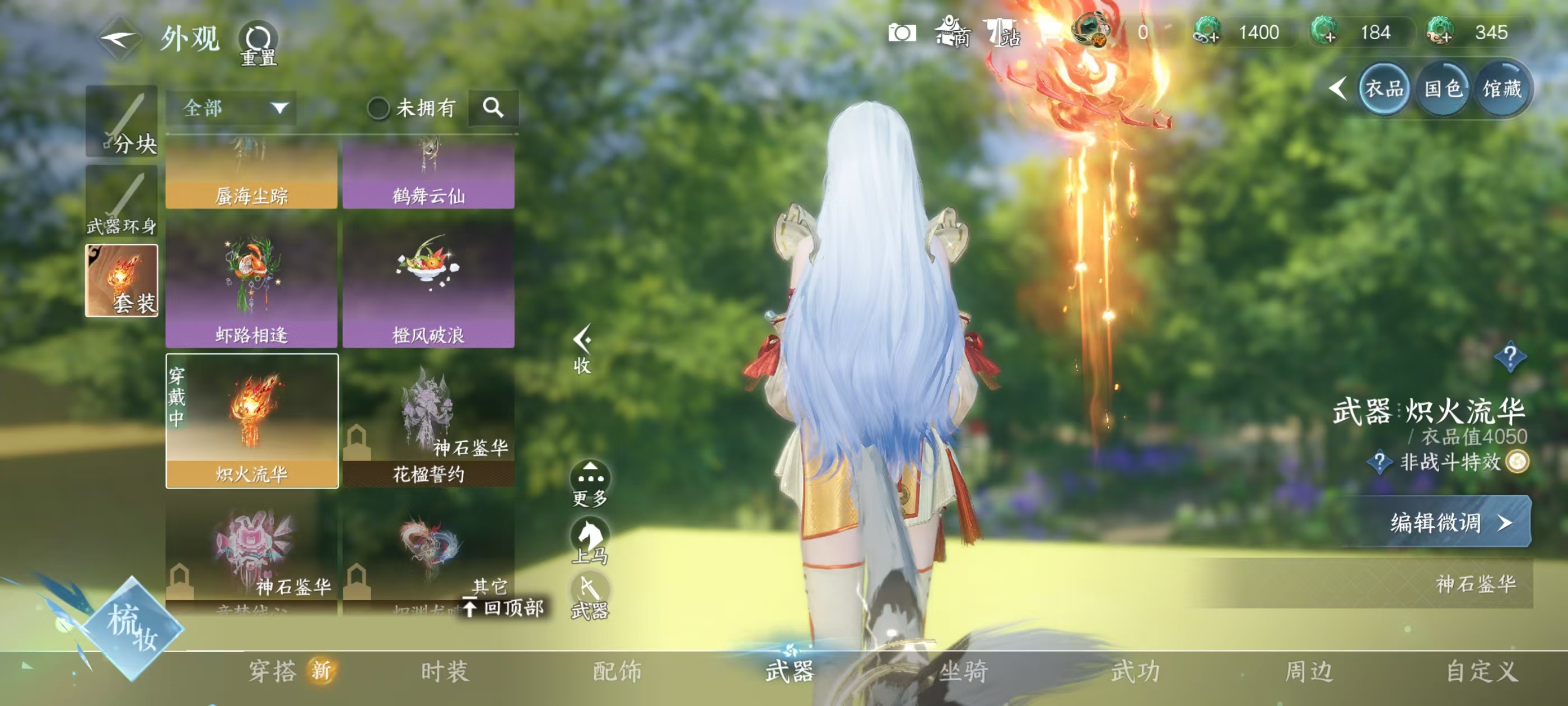The width and height of the screenshot is (1568, 706).
Task: Click the 重置 reset button
Action: point(258,43)
